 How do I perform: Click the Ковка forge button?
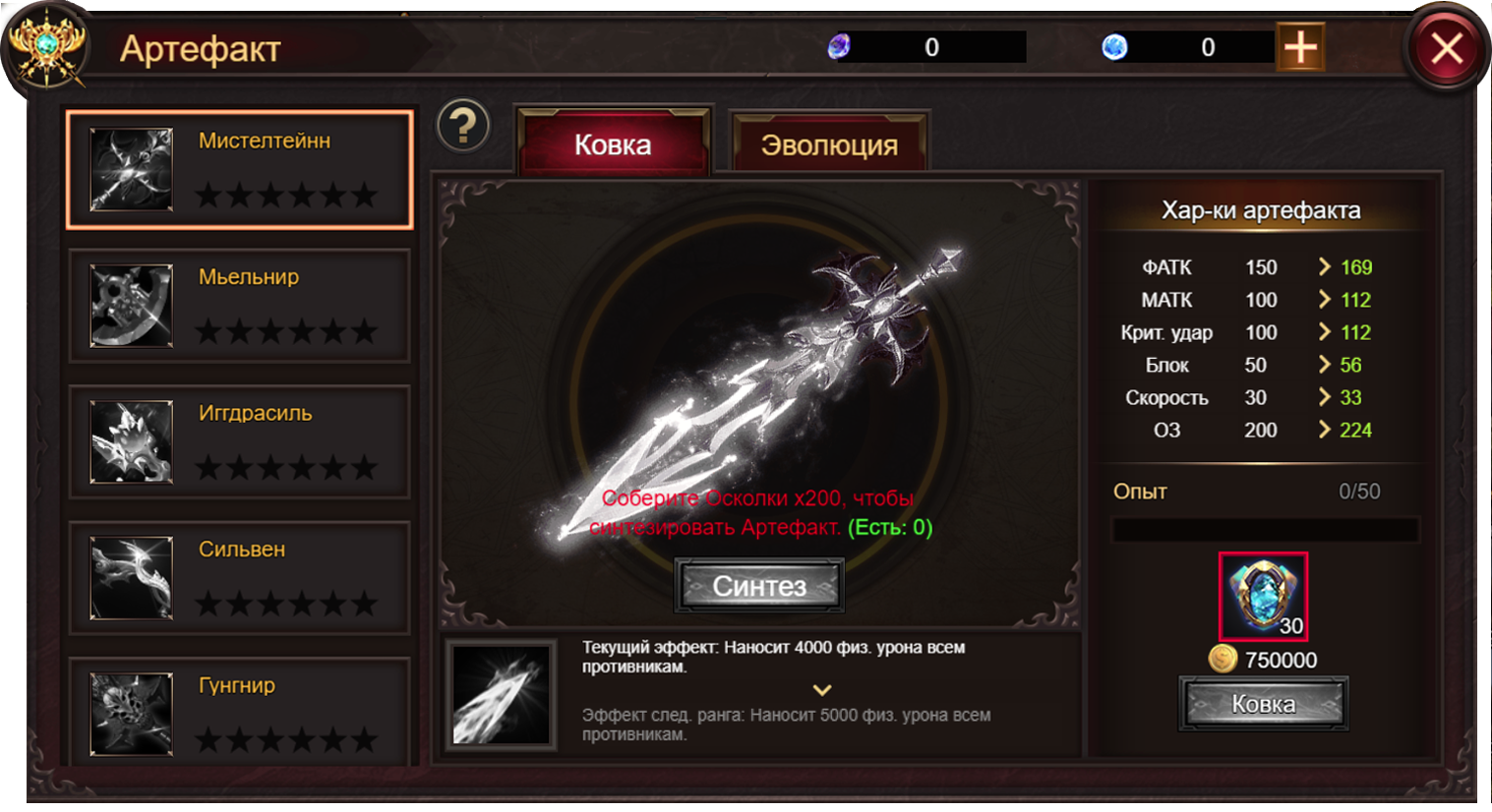coord(1263,704)
